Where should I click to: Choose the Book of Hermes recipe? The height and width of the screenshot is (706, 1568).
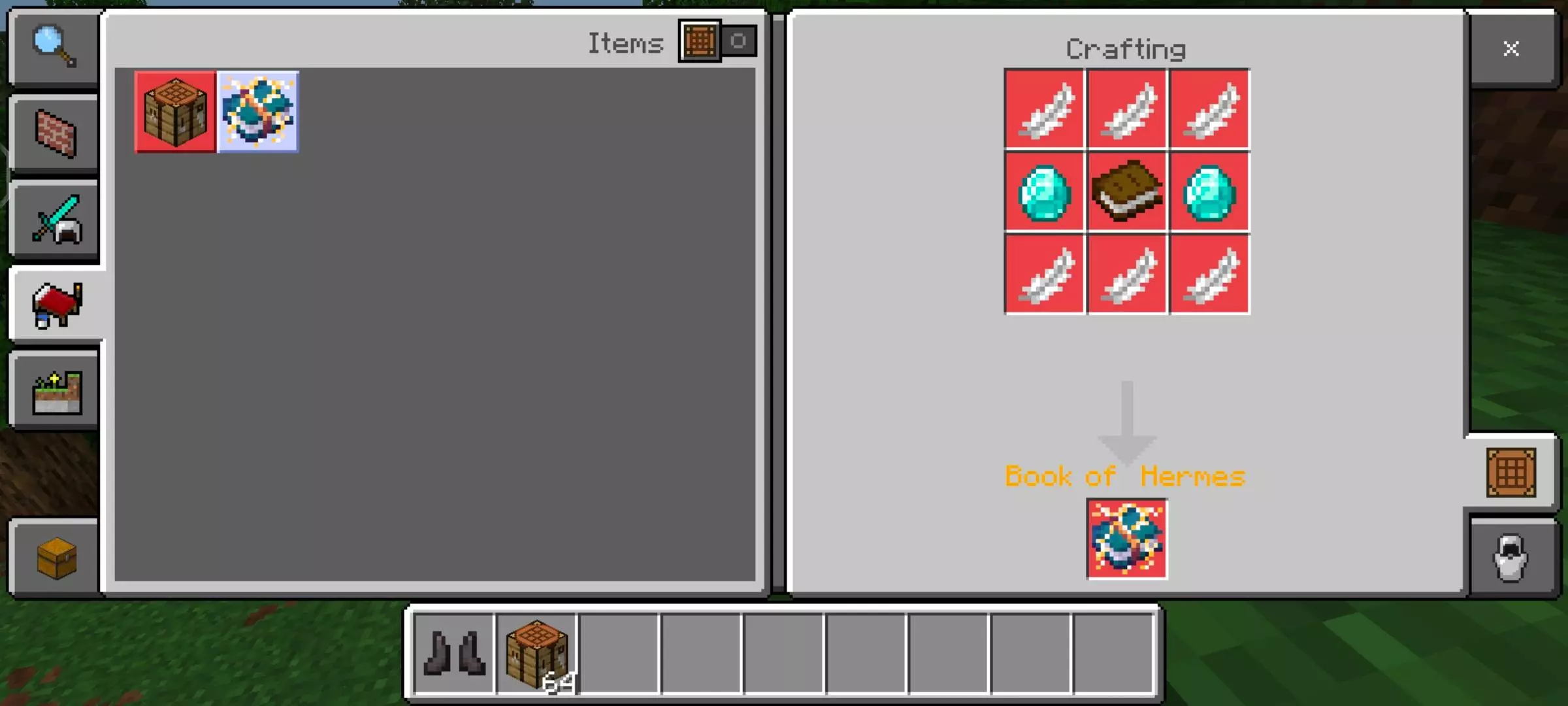[x=258, y=112]
